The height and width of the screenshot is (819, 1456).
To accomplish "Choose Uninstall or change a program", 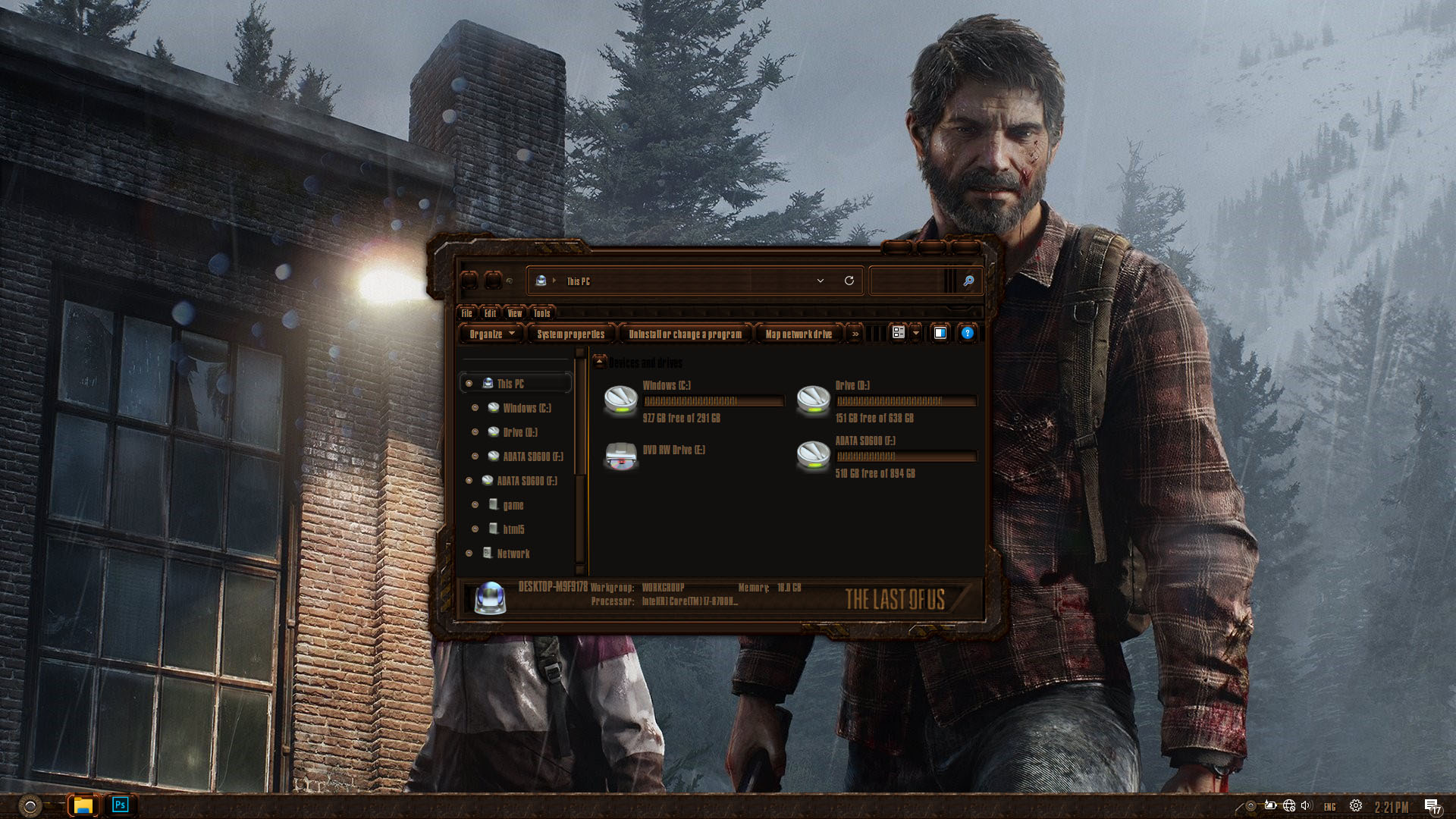I will (685, 334).
